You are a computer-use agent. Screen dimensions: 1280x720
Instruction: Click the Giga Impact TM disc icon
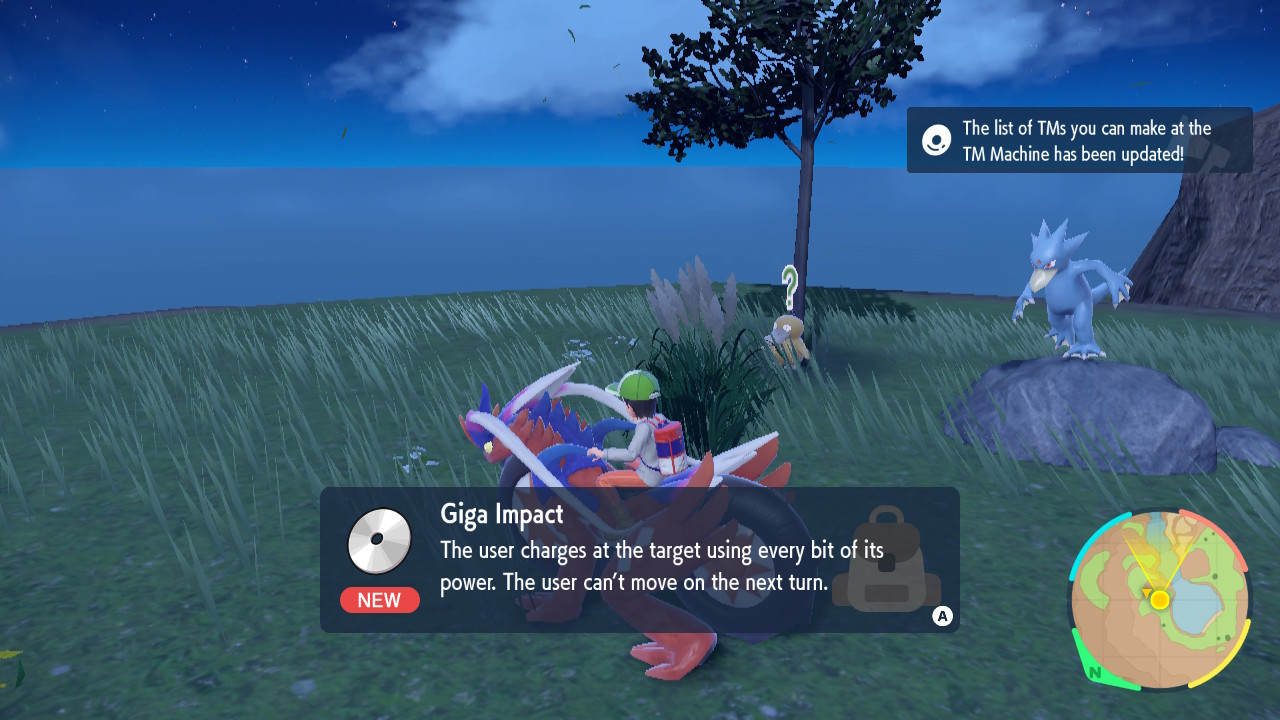pos(380,541)
